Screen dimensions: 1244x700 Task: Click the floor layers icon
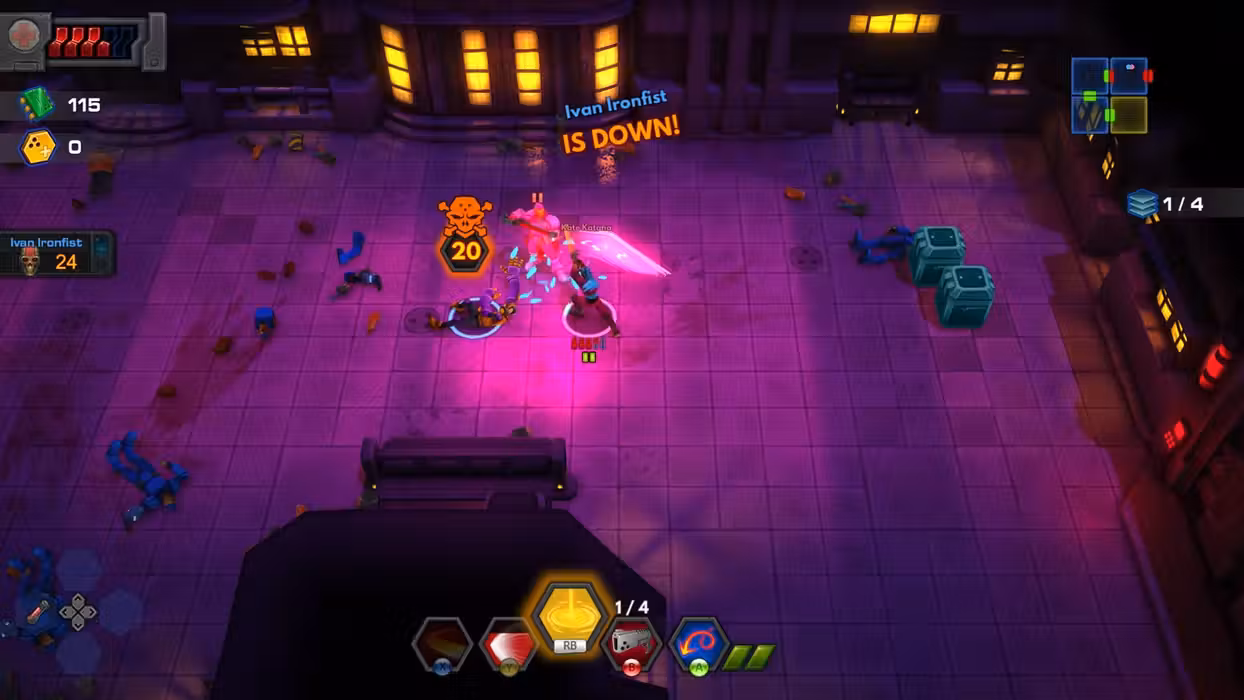point(1142,204)
